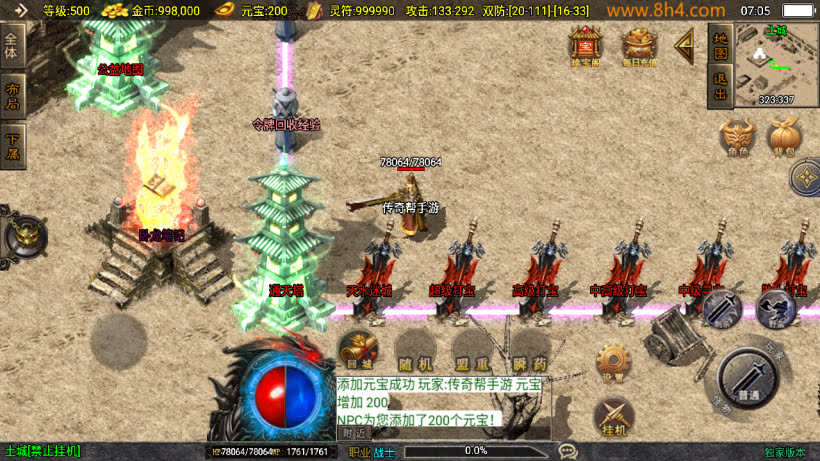Trigger the 普通 normal attack button
The height and width of the screenshot is (461, 820).
[749, 379]
